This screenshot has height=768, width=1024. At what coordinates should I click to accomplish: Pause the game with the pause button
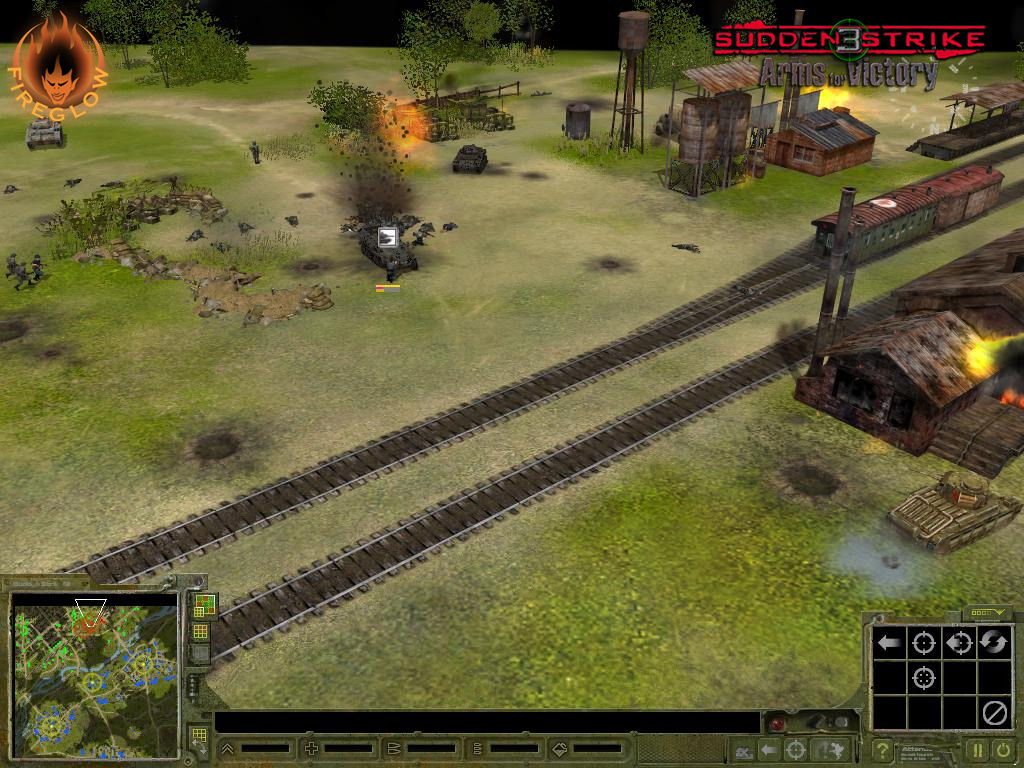977,749
